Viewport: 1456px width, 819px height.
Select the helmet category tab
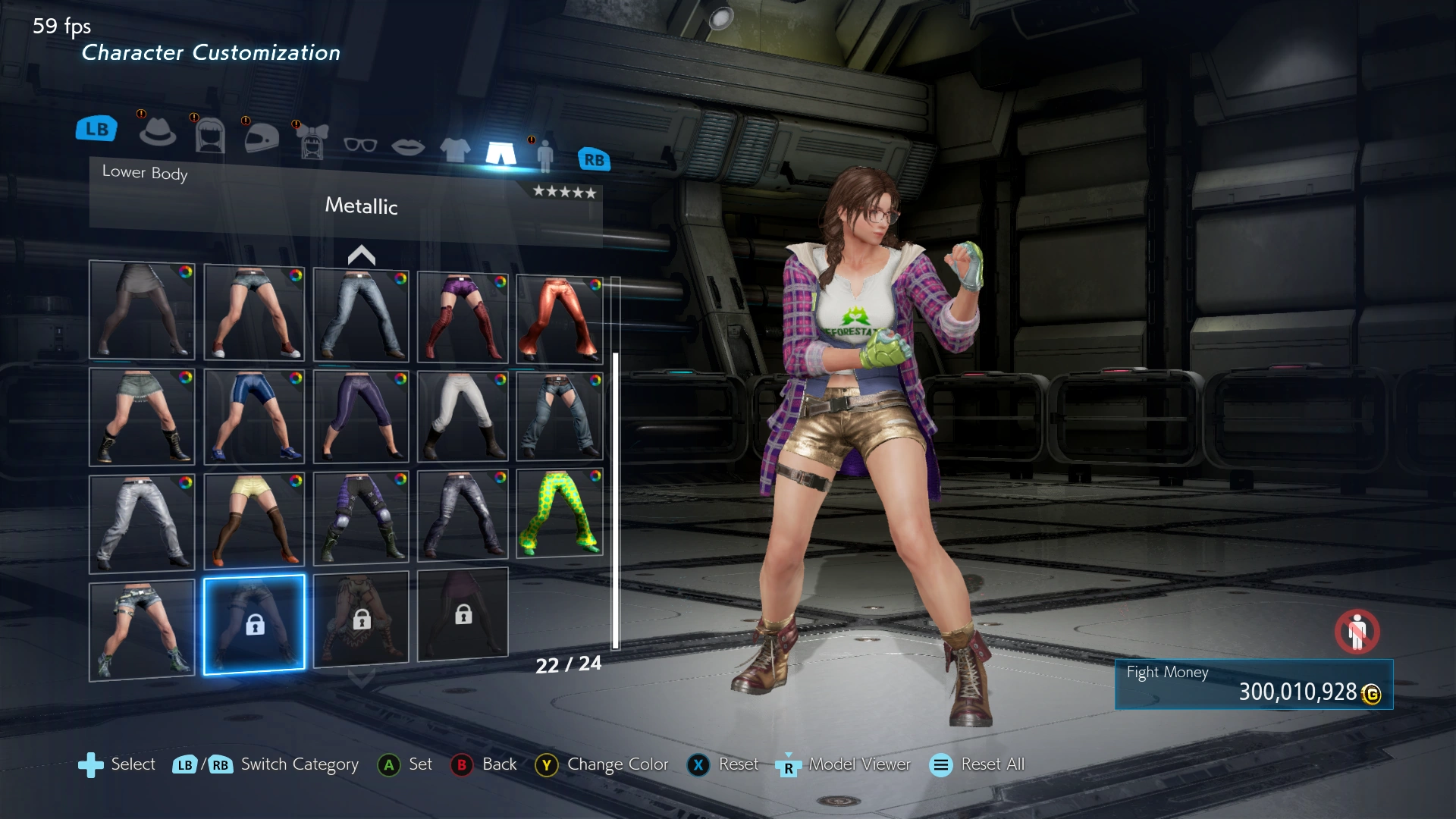pos(262,138)
